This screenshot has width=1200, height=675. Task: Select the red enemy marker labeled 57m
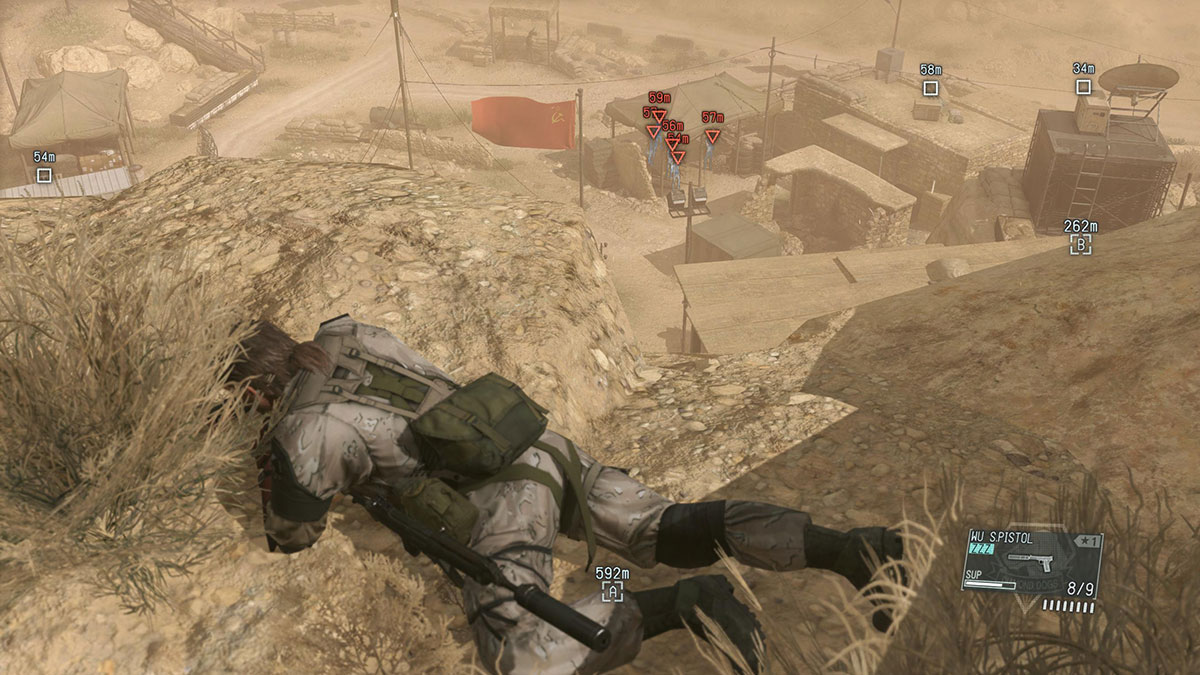(712, 136)
